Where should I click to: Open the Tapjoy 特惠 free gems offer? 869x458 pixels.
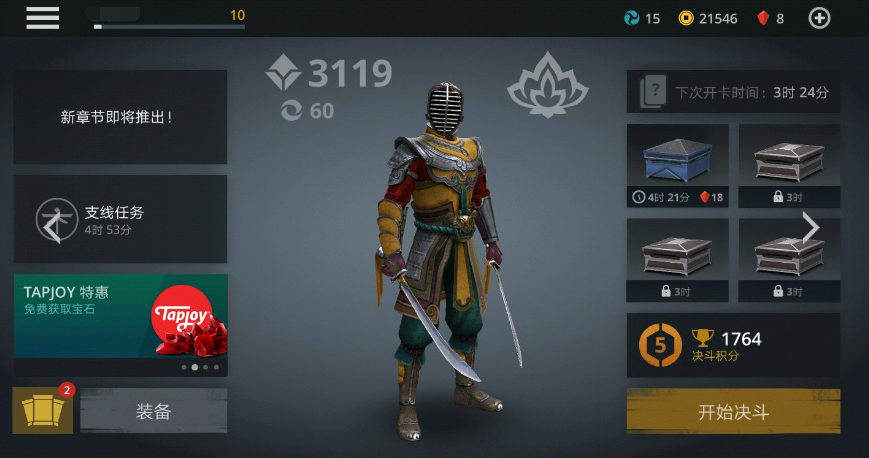(120, 316)
